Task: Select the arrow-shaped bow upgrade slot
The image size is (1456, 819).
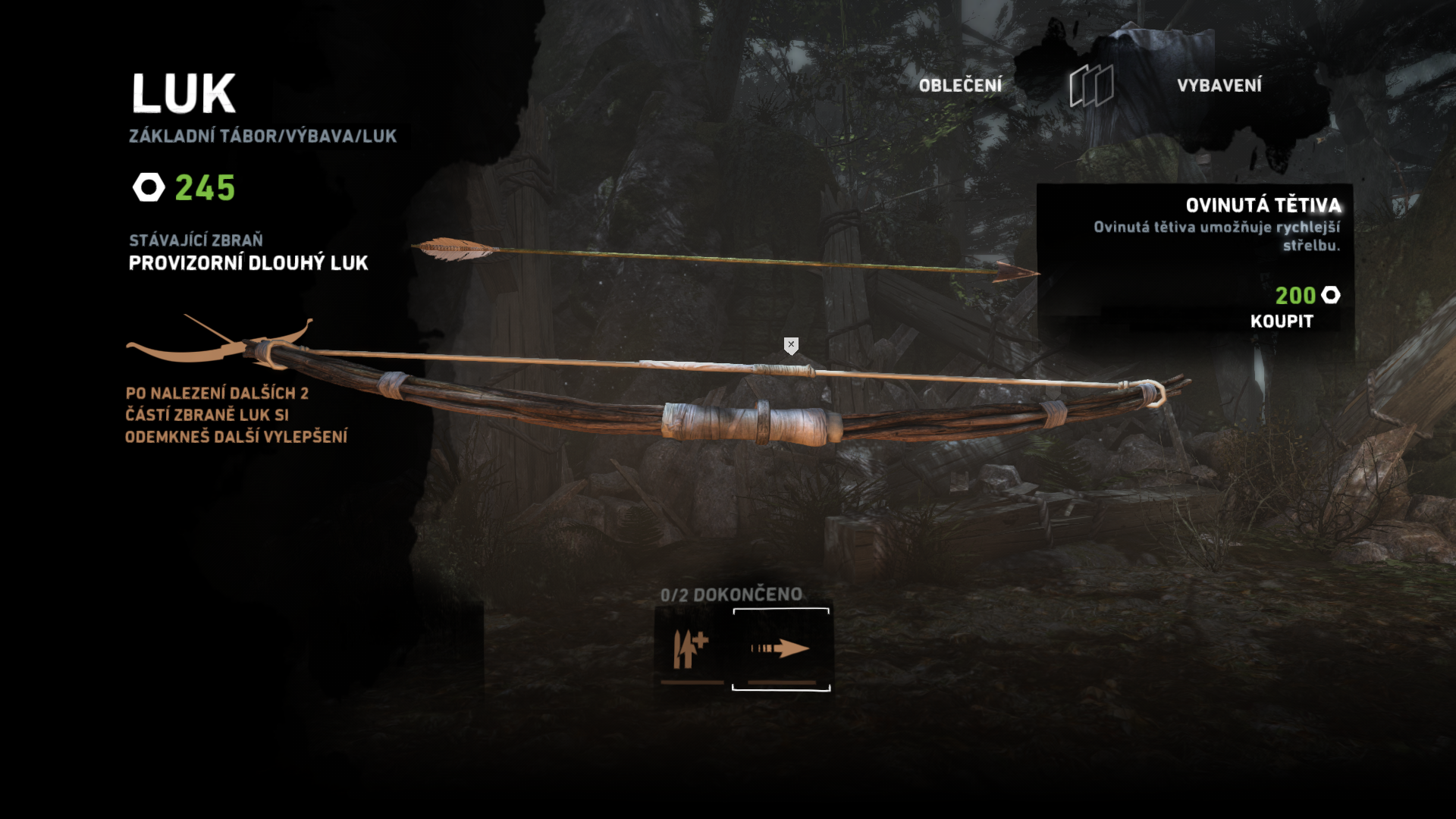Action: point(780,649)
